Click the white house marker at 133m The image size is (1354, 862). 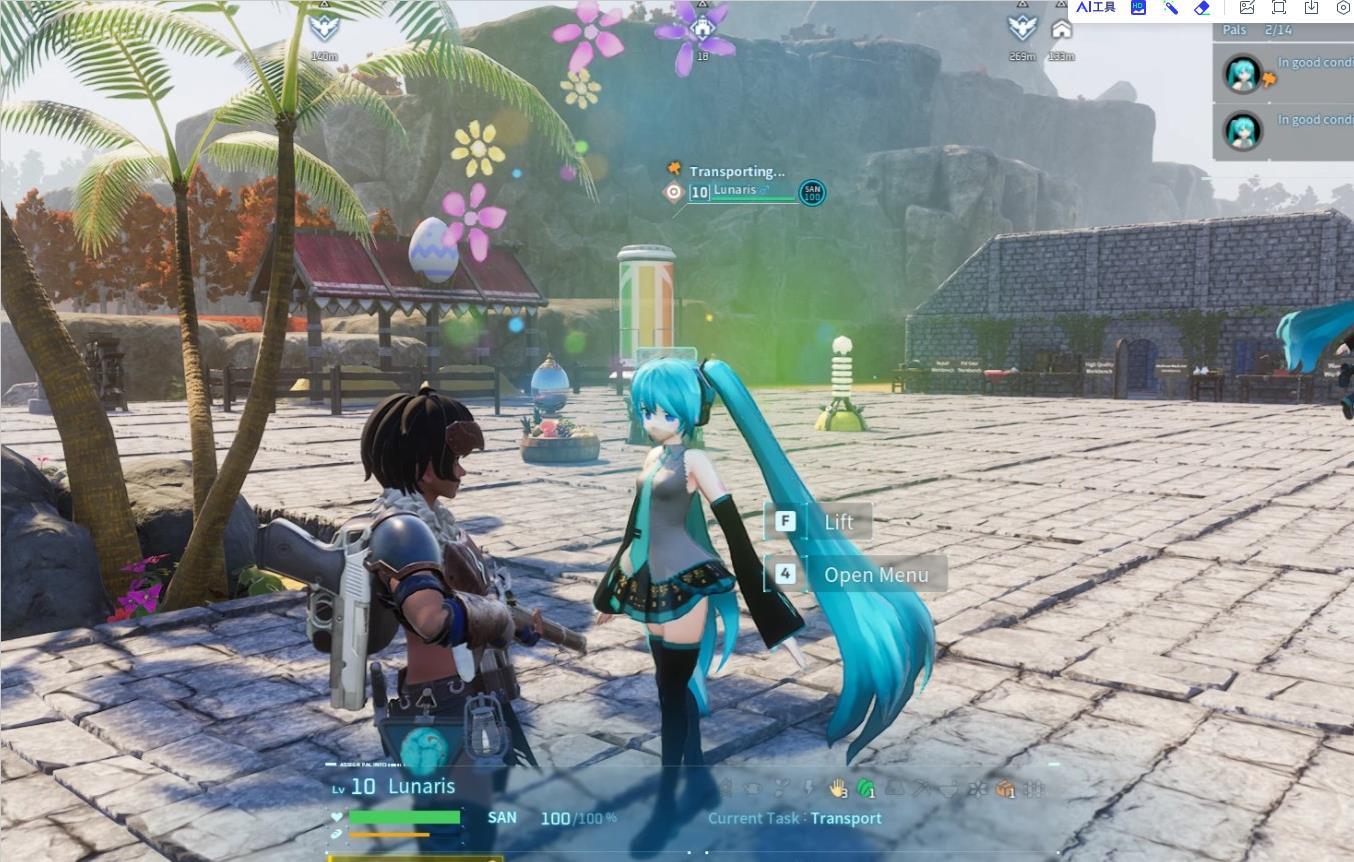(x=1061, y=29)
